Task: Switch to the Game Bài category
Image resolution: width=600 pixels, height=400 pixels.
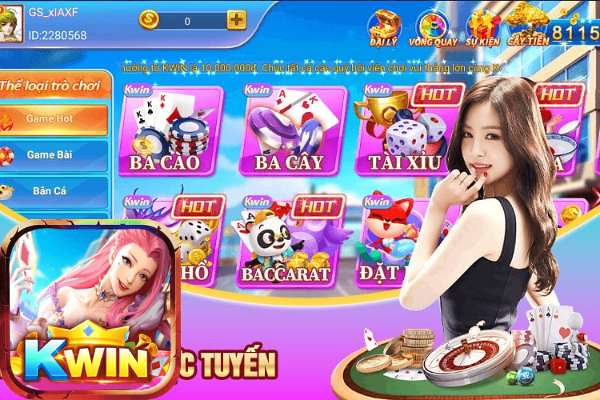Action: pos(54,155)
